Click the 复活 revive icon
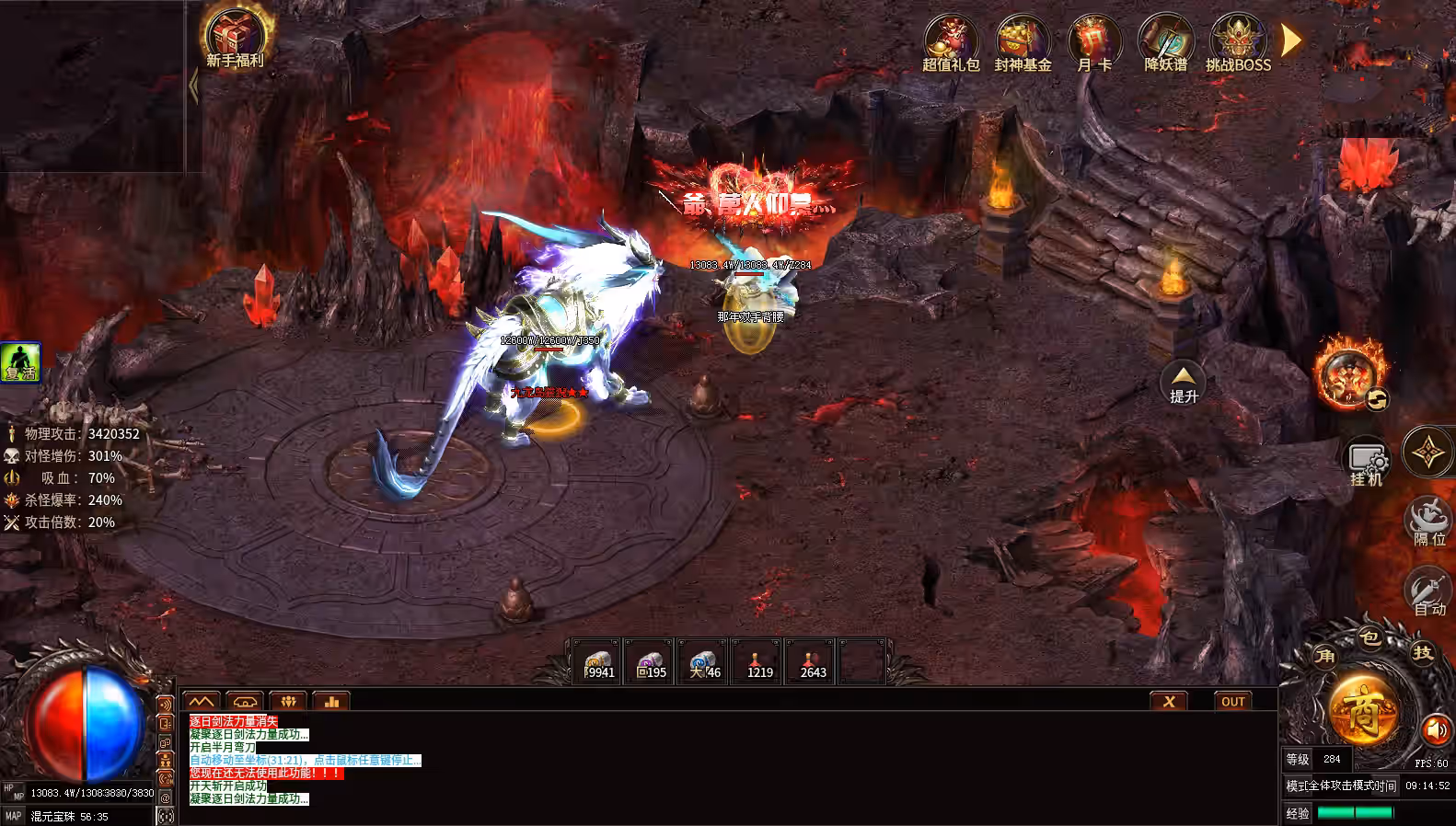 click(x=20, y=361)
